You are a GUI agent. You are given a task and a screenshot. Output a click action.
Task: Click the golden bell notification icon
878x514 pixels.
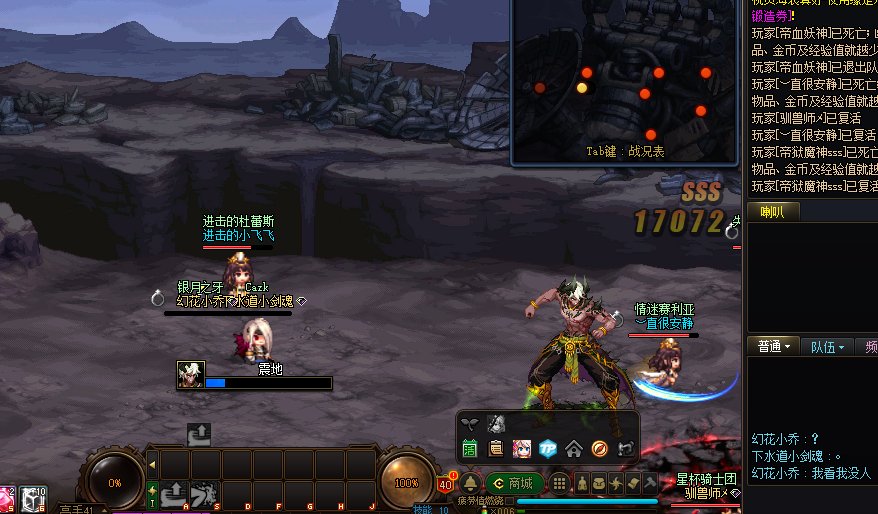pyautogui.click(x=469, y=483)
